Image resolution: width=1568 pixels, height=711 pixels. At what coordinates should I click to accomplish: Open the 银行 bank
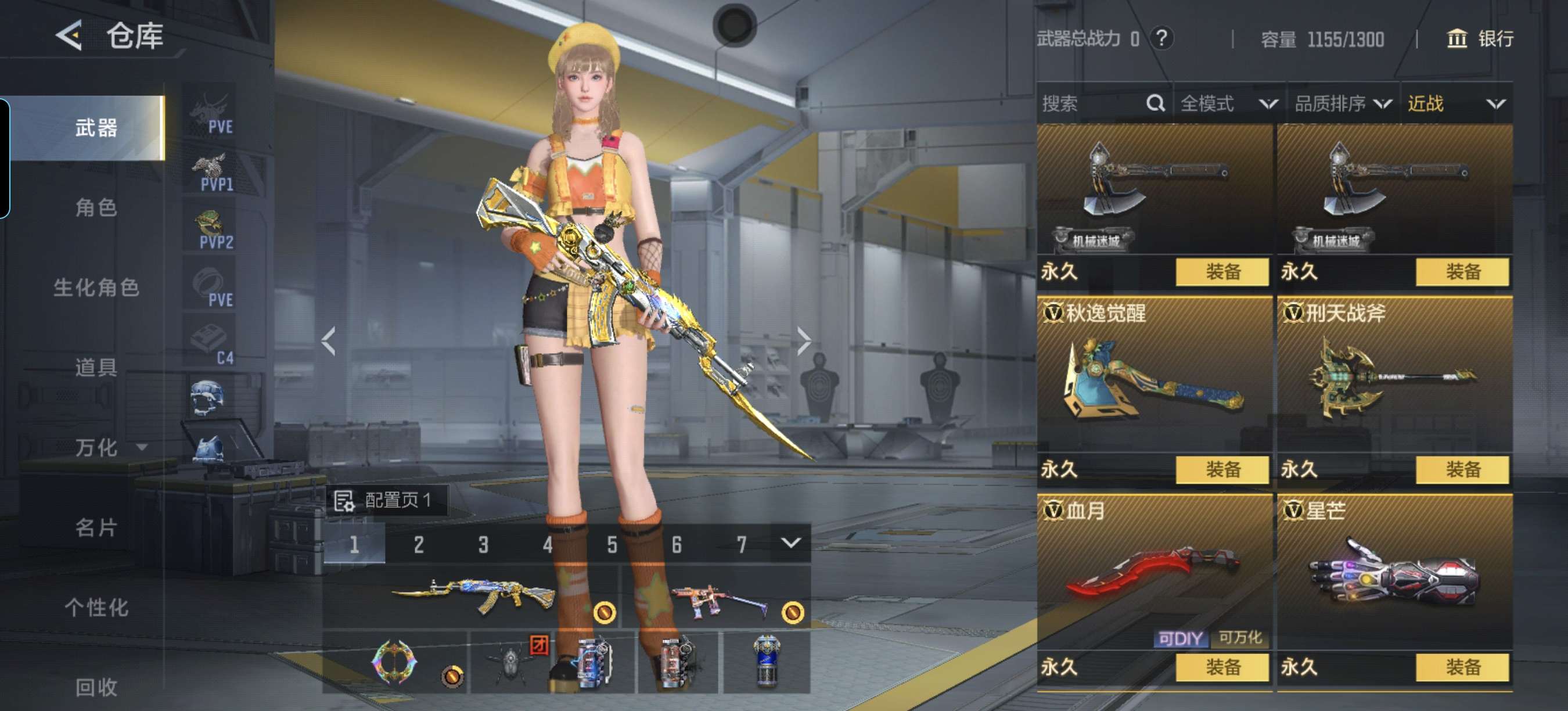point(1480,39)
